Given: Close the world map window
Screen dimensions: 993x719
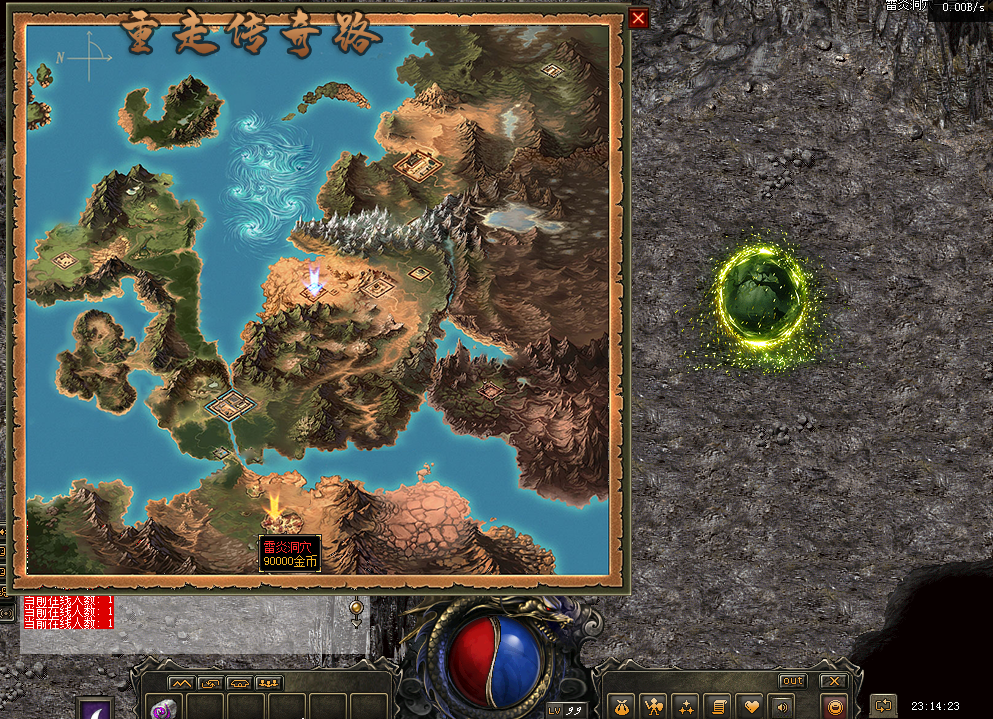Looking at the screenshot, I should pos(639,18).
